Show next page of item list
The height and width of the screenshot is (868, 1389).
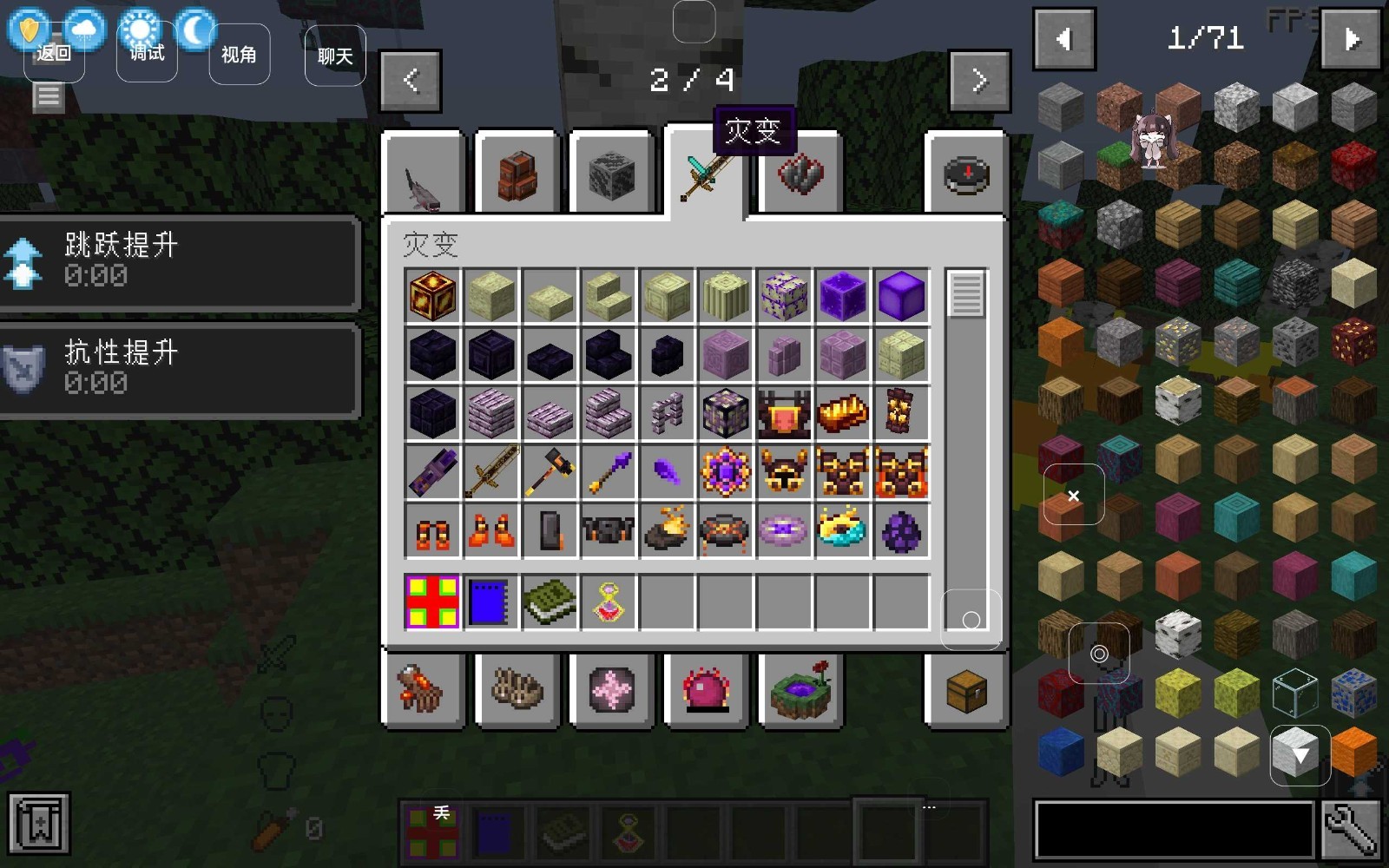pyautogui.click(x=1350, y=39)
